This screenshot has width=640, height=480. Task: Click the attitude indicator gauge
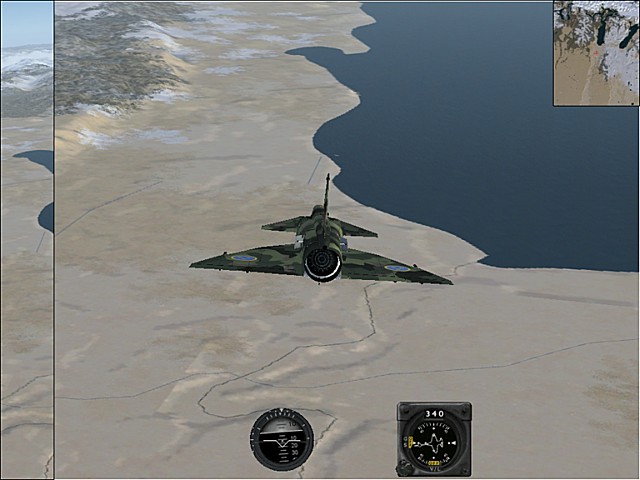pos(281,439)
